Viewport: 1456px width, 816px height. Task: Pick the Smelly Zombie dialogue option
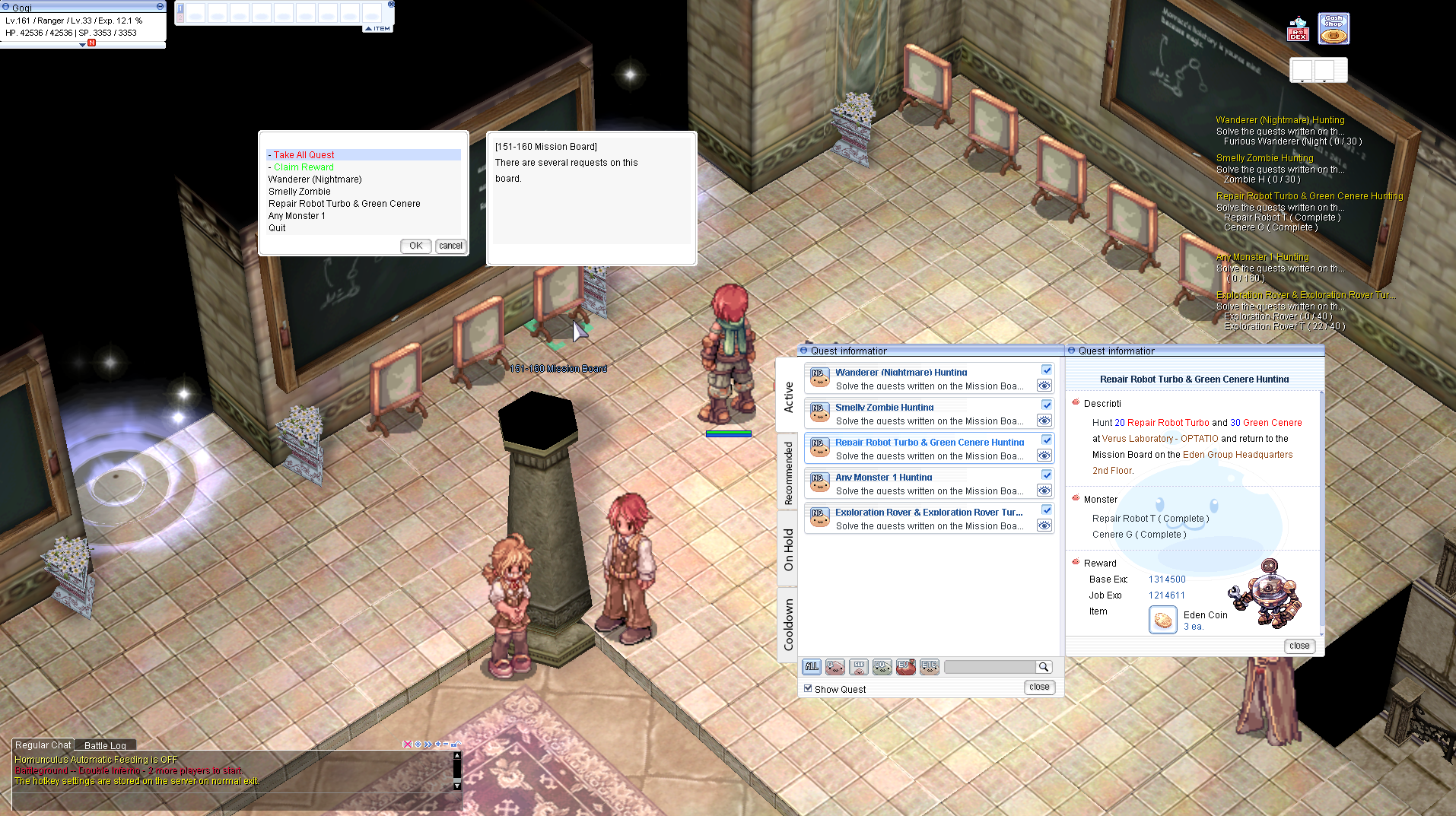tap(299, 192)
